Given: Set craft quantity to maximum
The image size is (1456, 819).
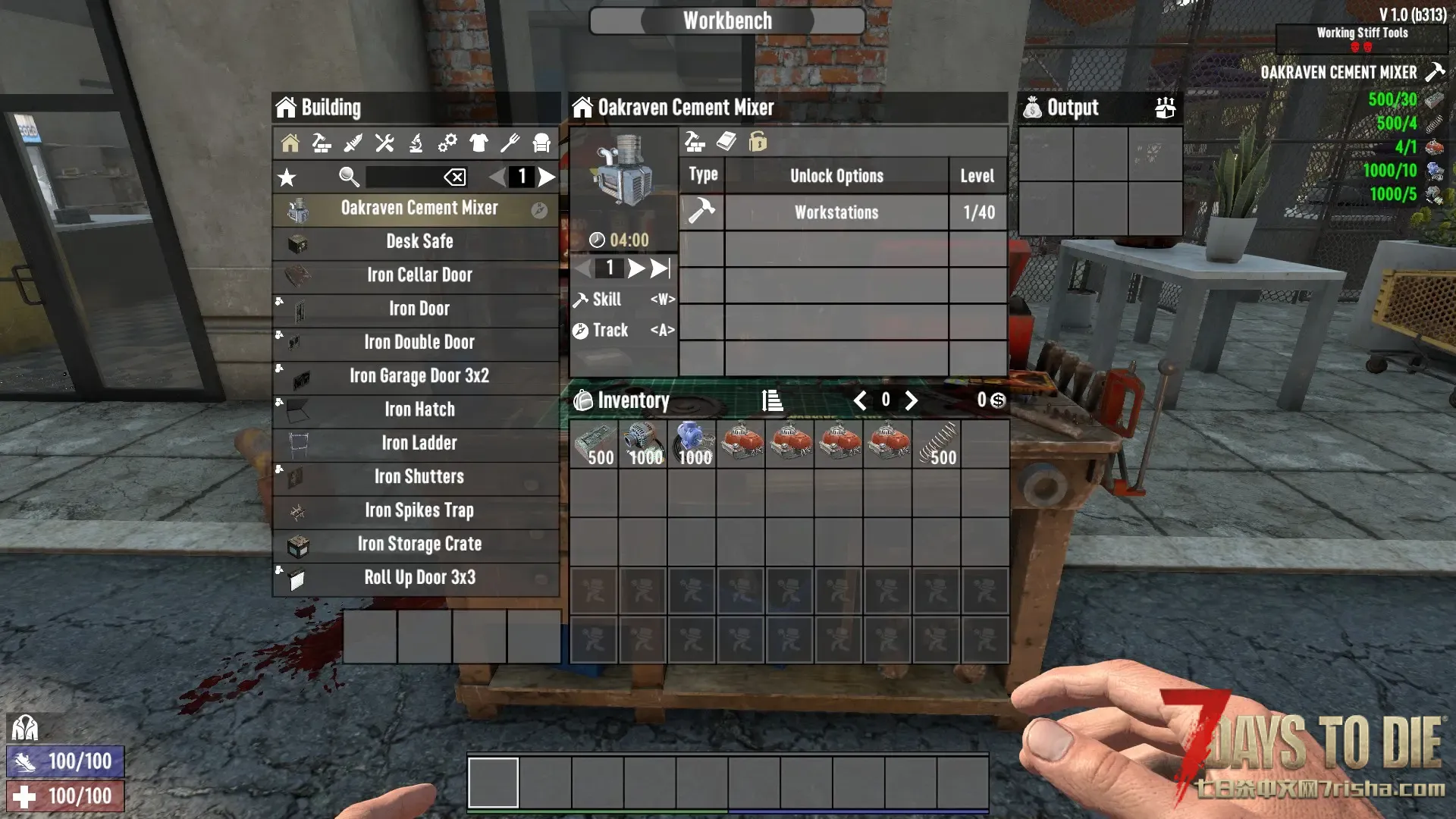Looking at the screenshot, I should (661, 268).
